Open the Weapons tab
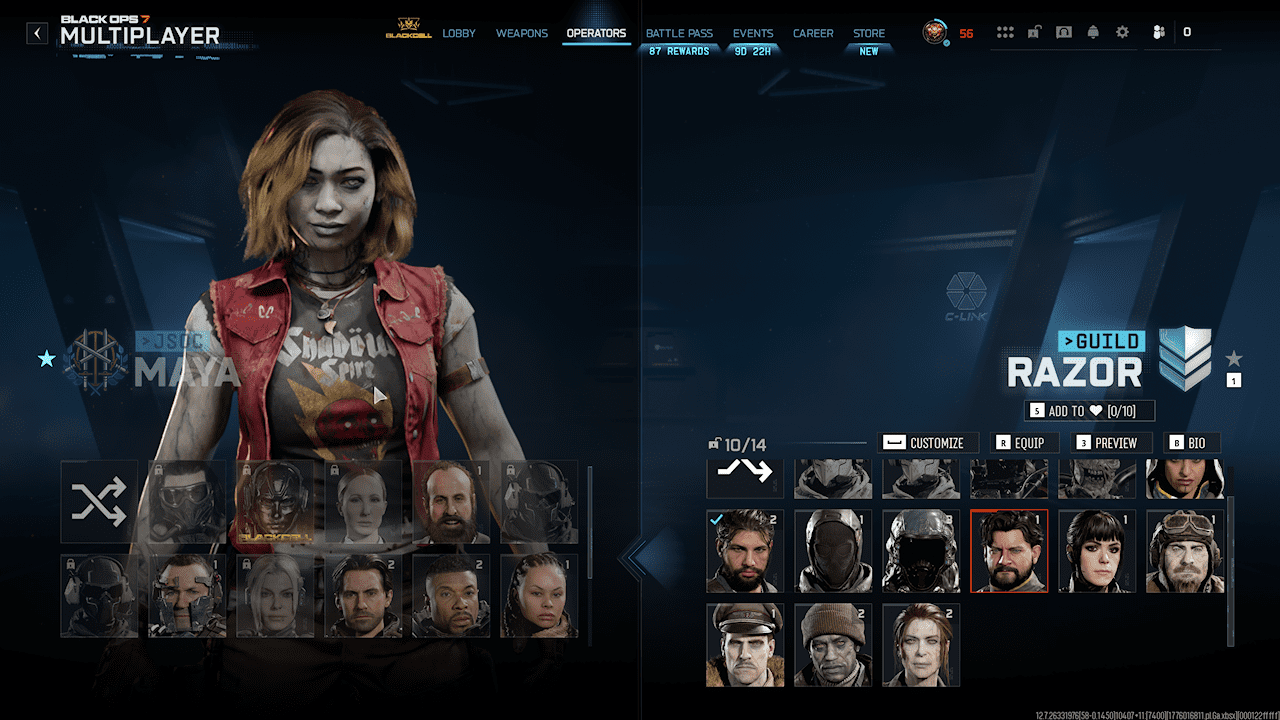1280x720 pixels. 522,33
